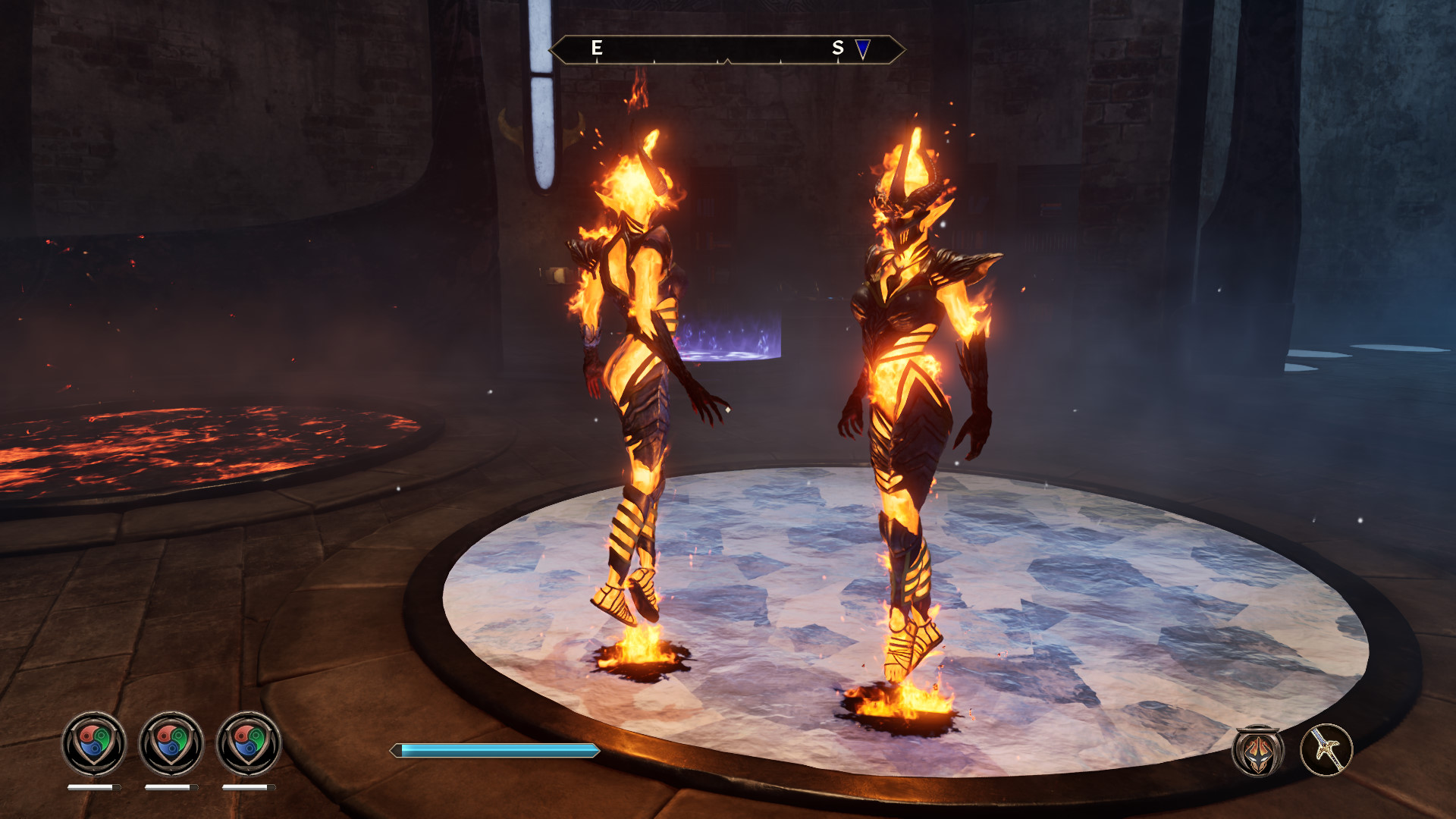Click the blue triangle marker on the compass
1456x819 pixels.
click(x=863, y=49)
